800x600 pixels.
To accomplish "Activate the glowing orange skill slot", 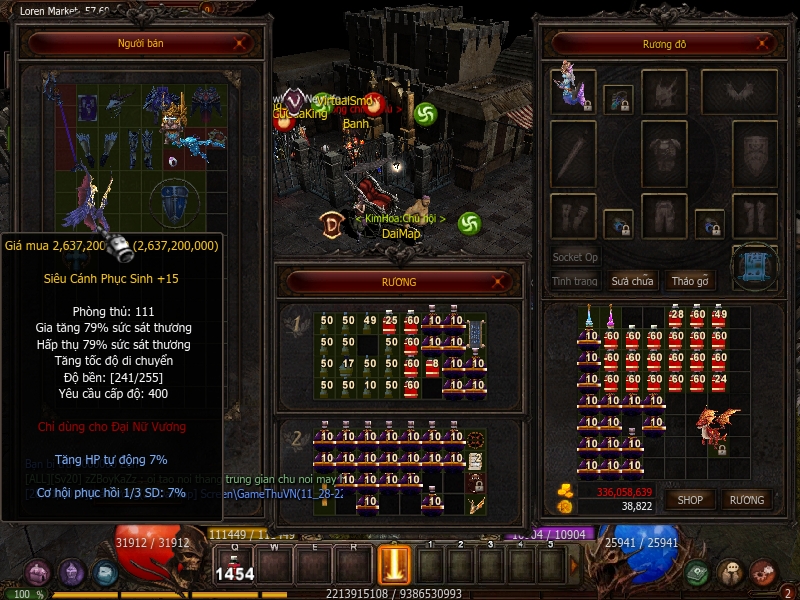I will pos(394,564).
